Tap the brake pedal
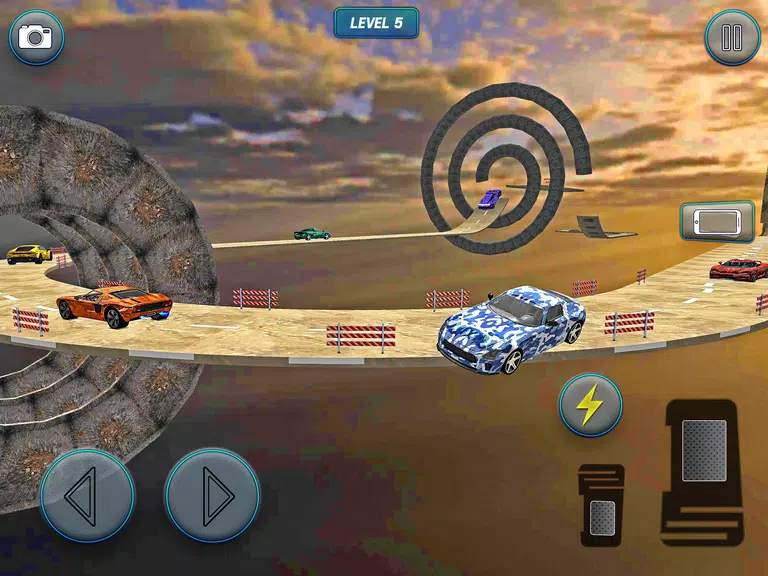The width and height of the screenshot is (768, 576). 602,505
